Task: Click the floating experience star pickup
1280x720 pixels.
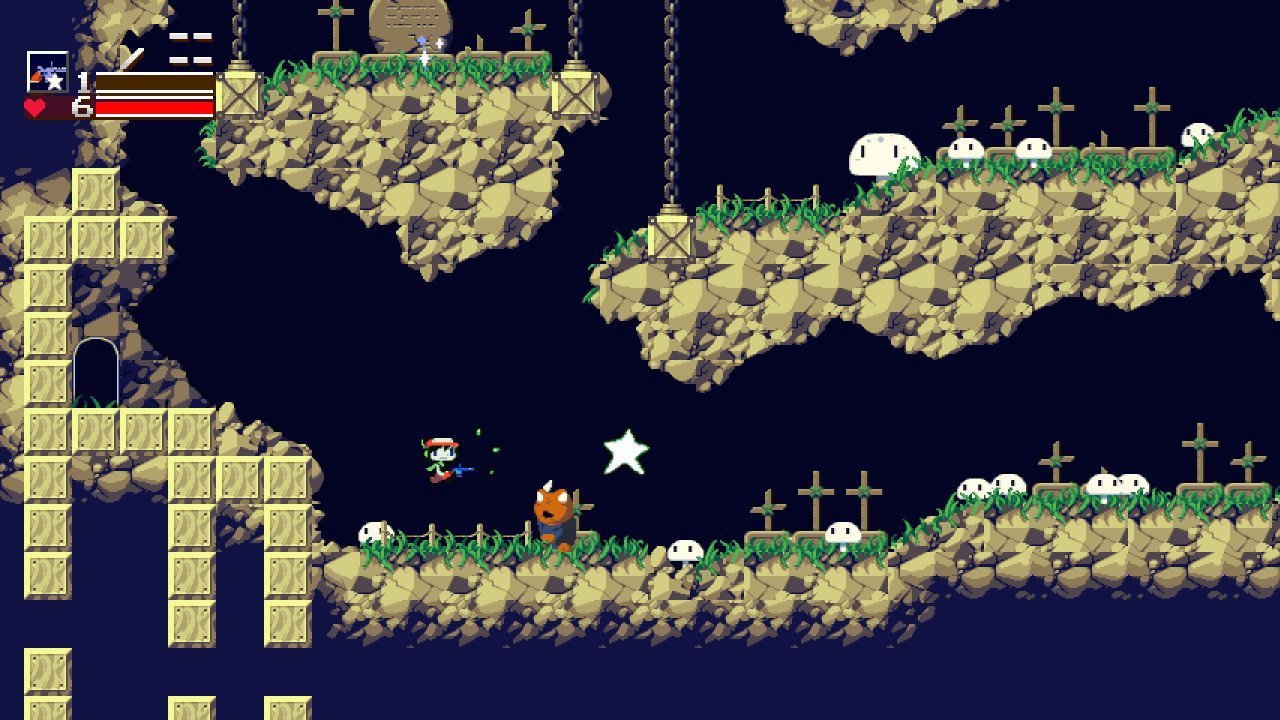Action: pyautogui.click(x=628, y=453)
